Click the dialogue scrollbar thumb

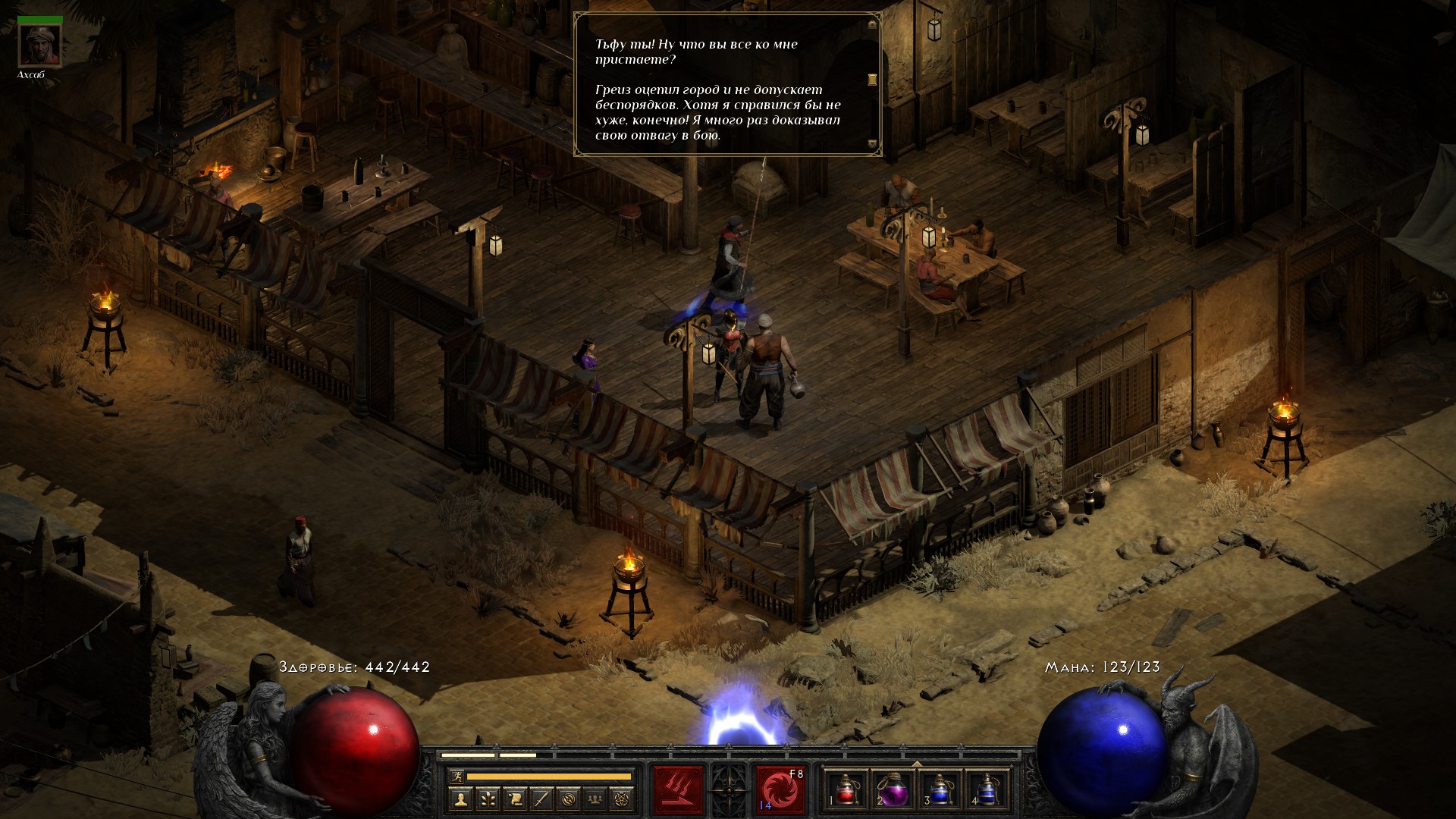point(872,79)
